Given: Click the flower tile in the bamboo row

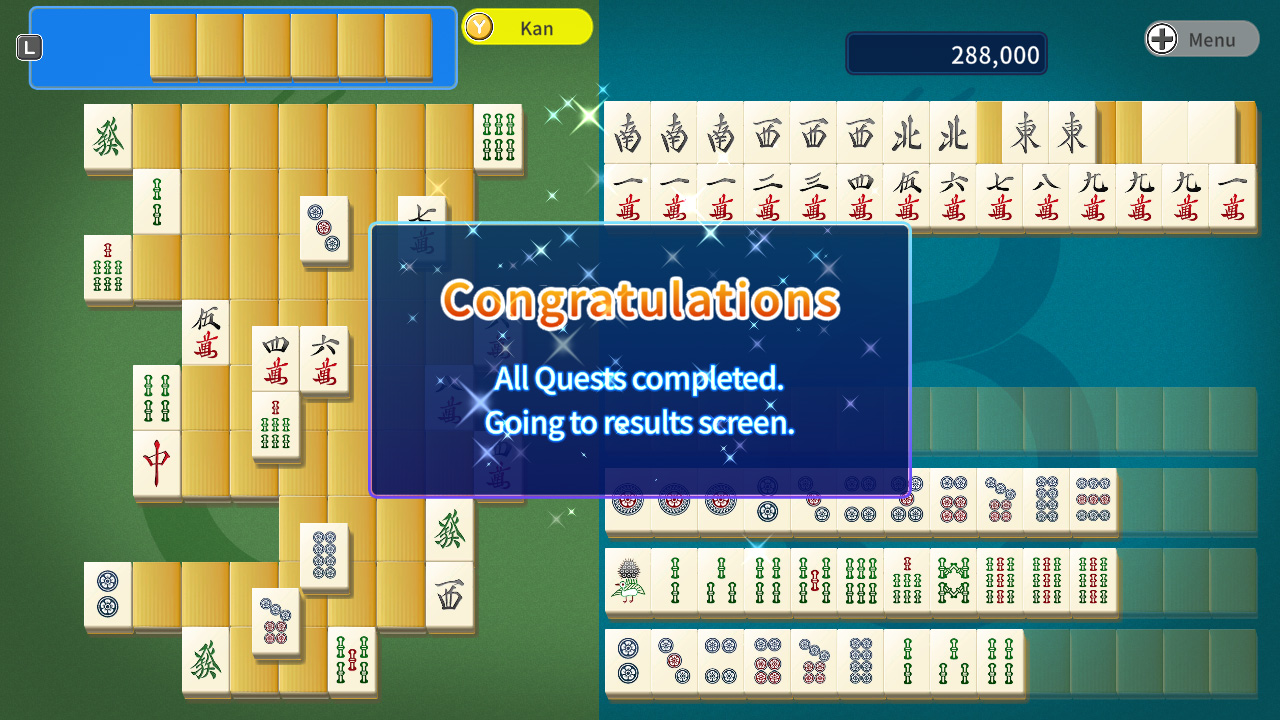Looking at the screenshot, I should coord(627,582).
